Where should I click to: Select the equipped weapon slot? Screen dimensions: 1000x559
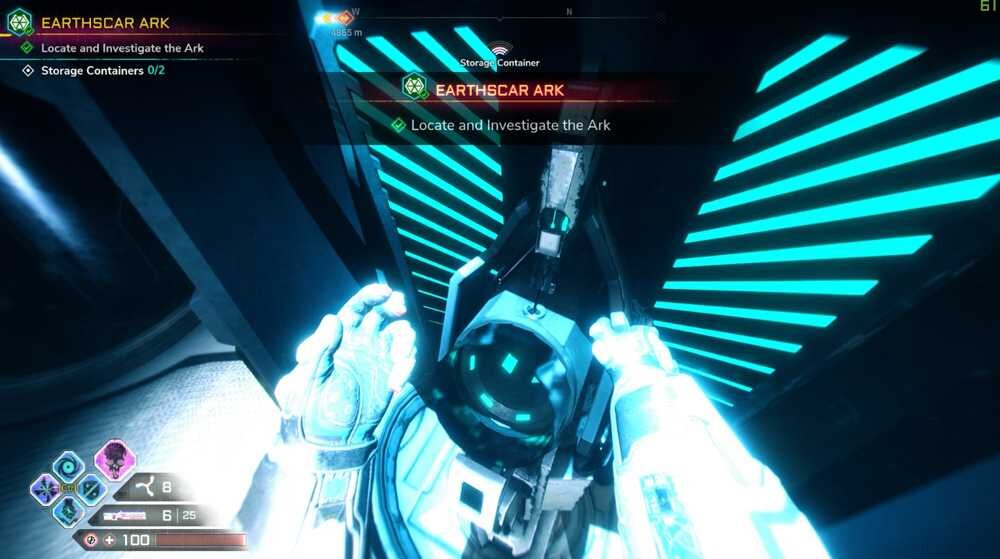(123, 517)
